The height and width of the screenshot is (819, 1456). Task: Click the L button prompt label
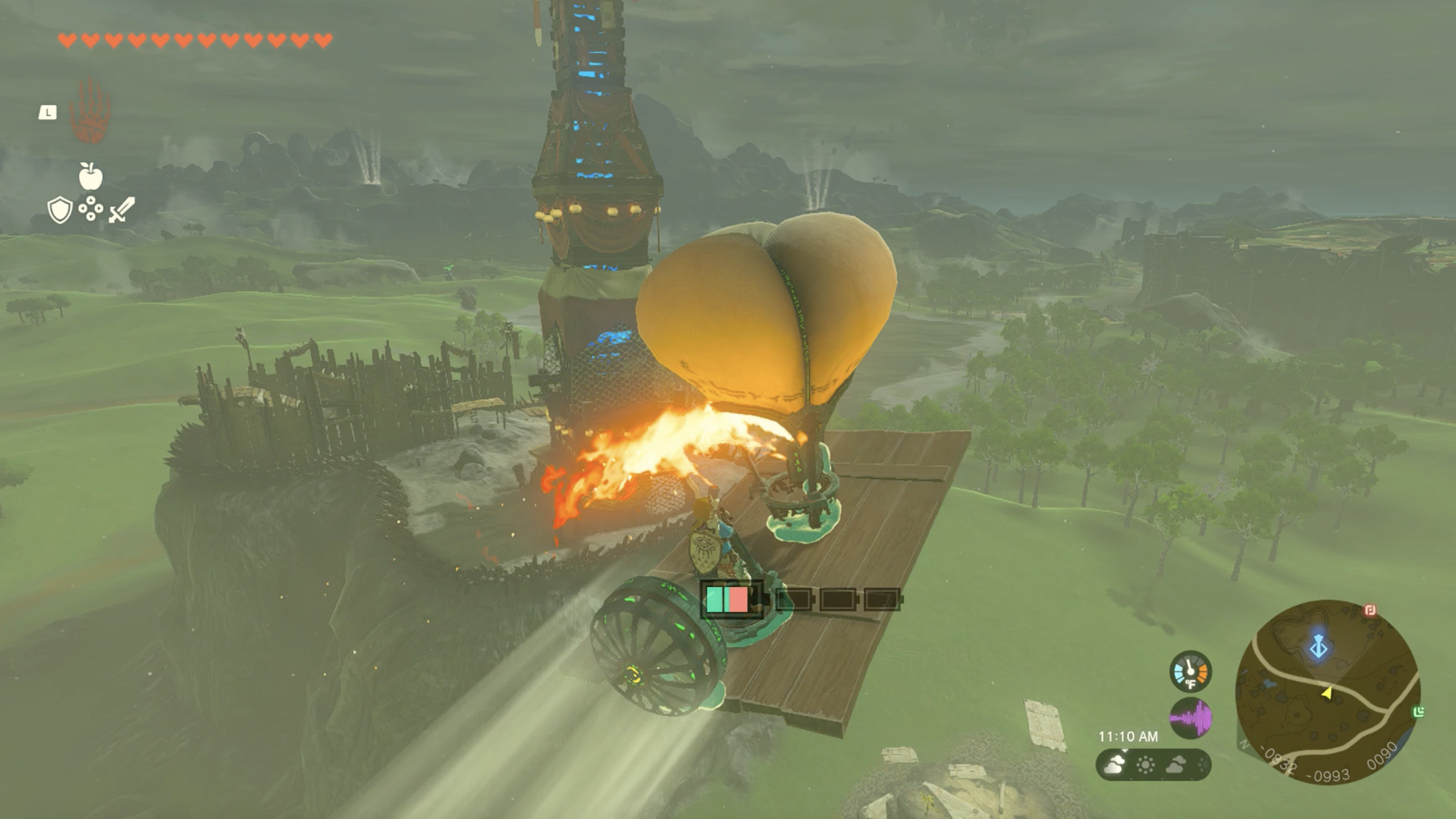(x=48, y=112)
